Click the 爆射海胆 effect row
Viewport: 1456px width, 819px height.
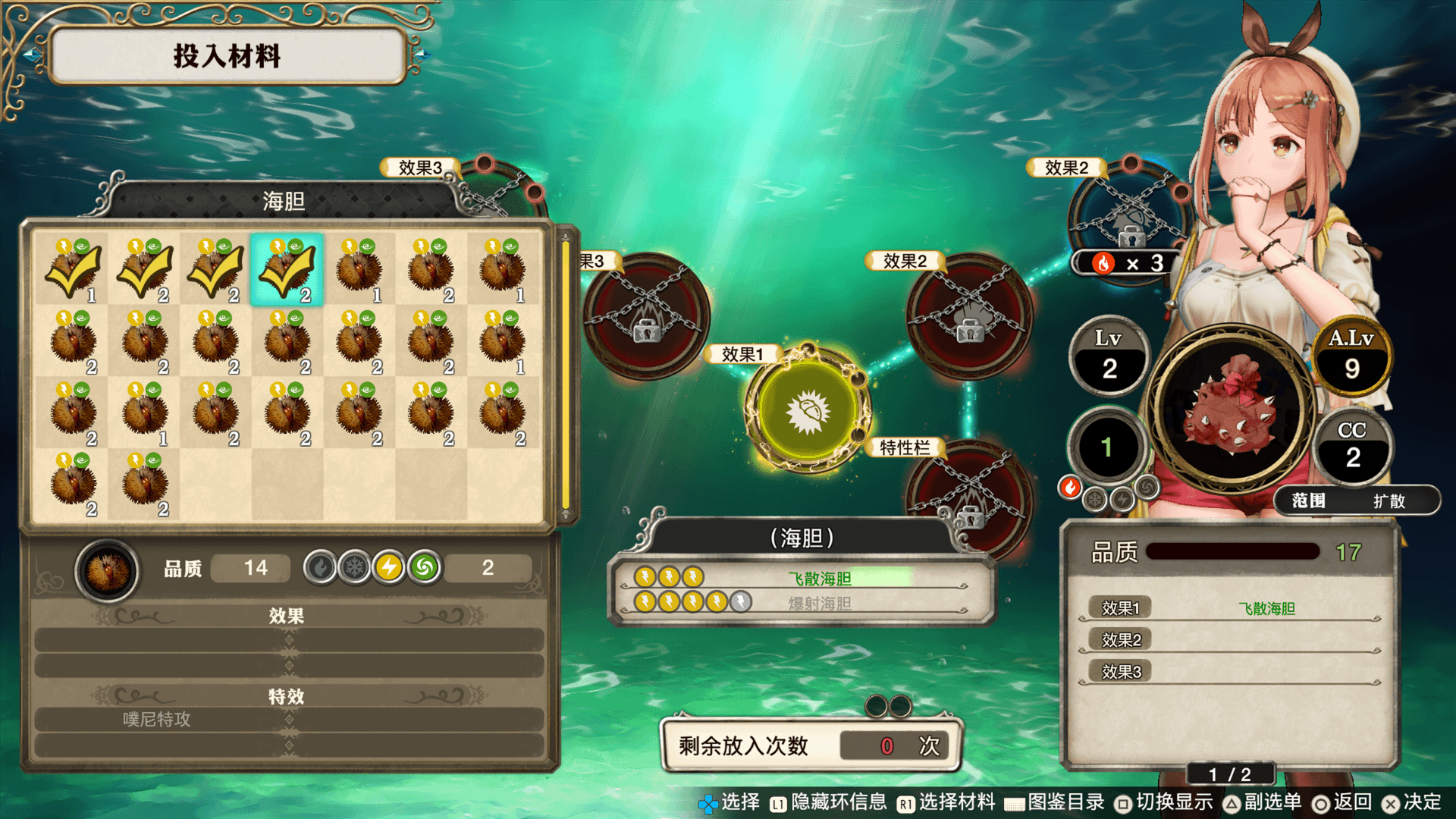tap(800, 603)
